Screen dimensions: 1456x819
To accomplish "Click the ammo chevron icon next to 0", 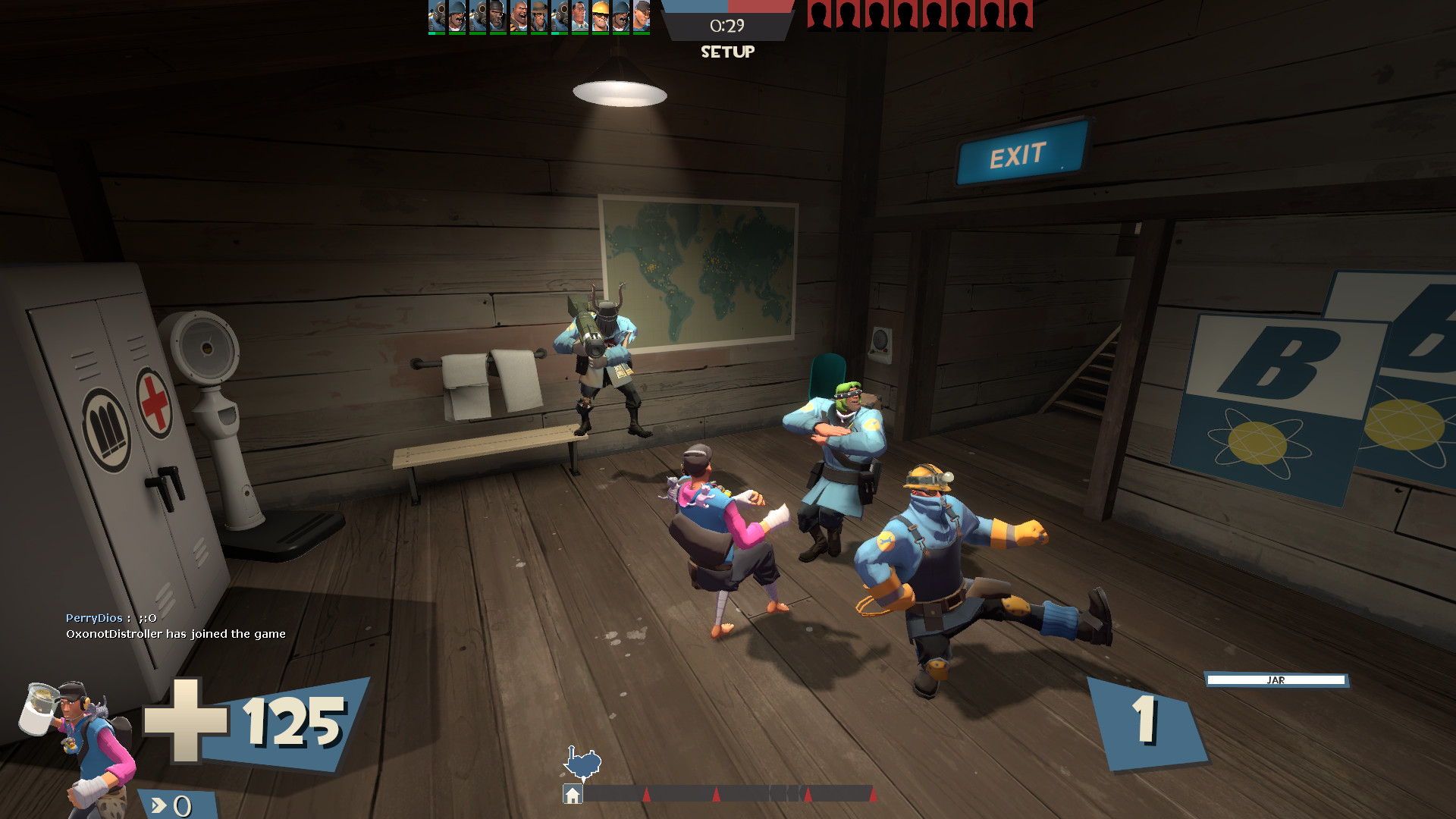I will coord(160,805).
